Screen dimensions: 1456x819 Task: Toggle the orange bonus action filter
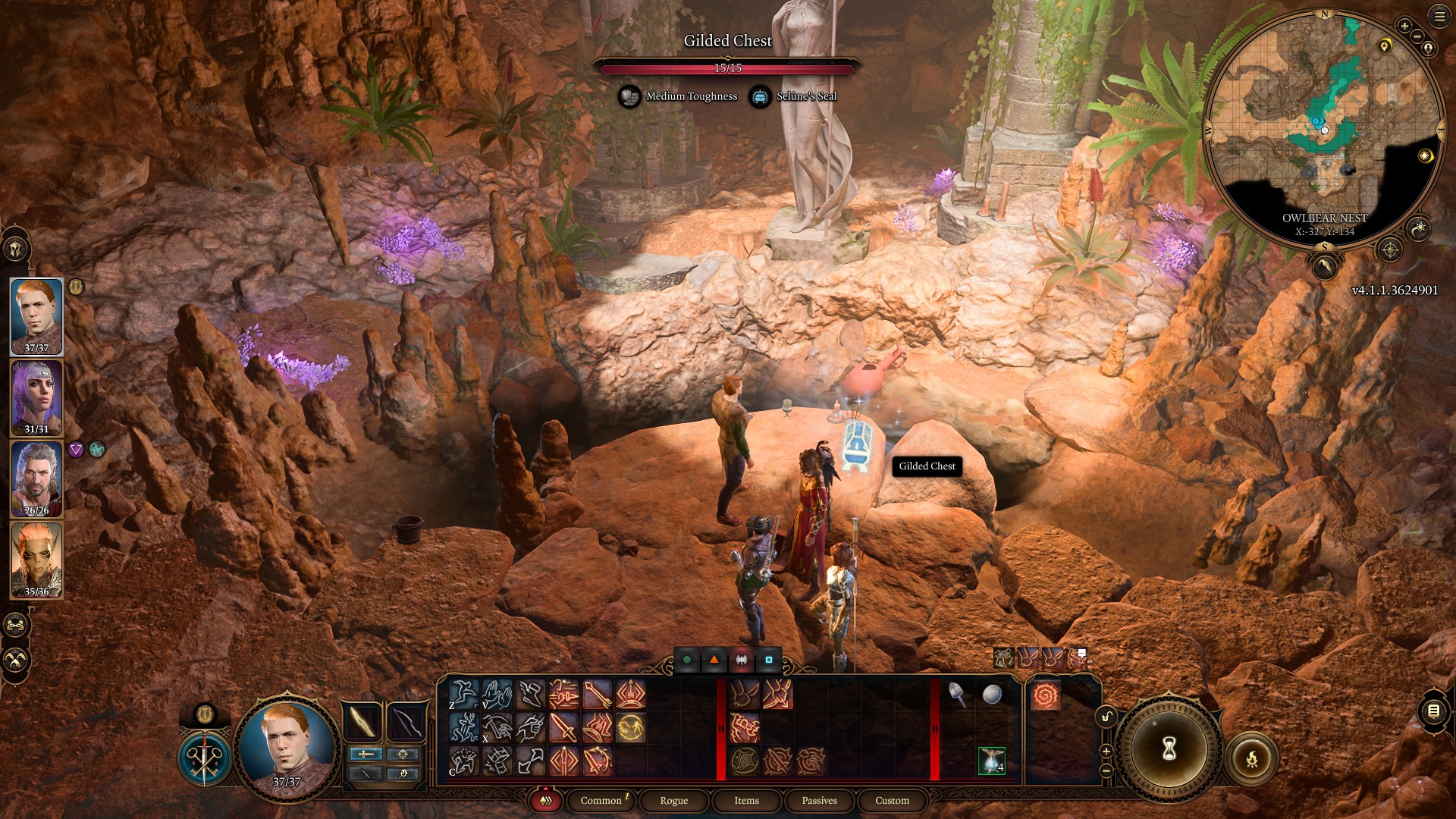coord(714,661)
